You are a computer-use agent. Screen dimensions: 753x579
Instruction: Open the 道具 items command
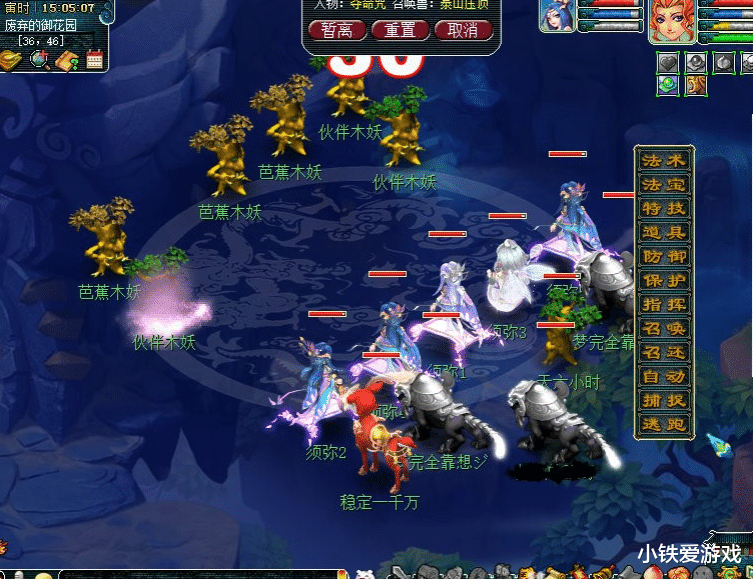pyautogui.click(x=664, y=233)
